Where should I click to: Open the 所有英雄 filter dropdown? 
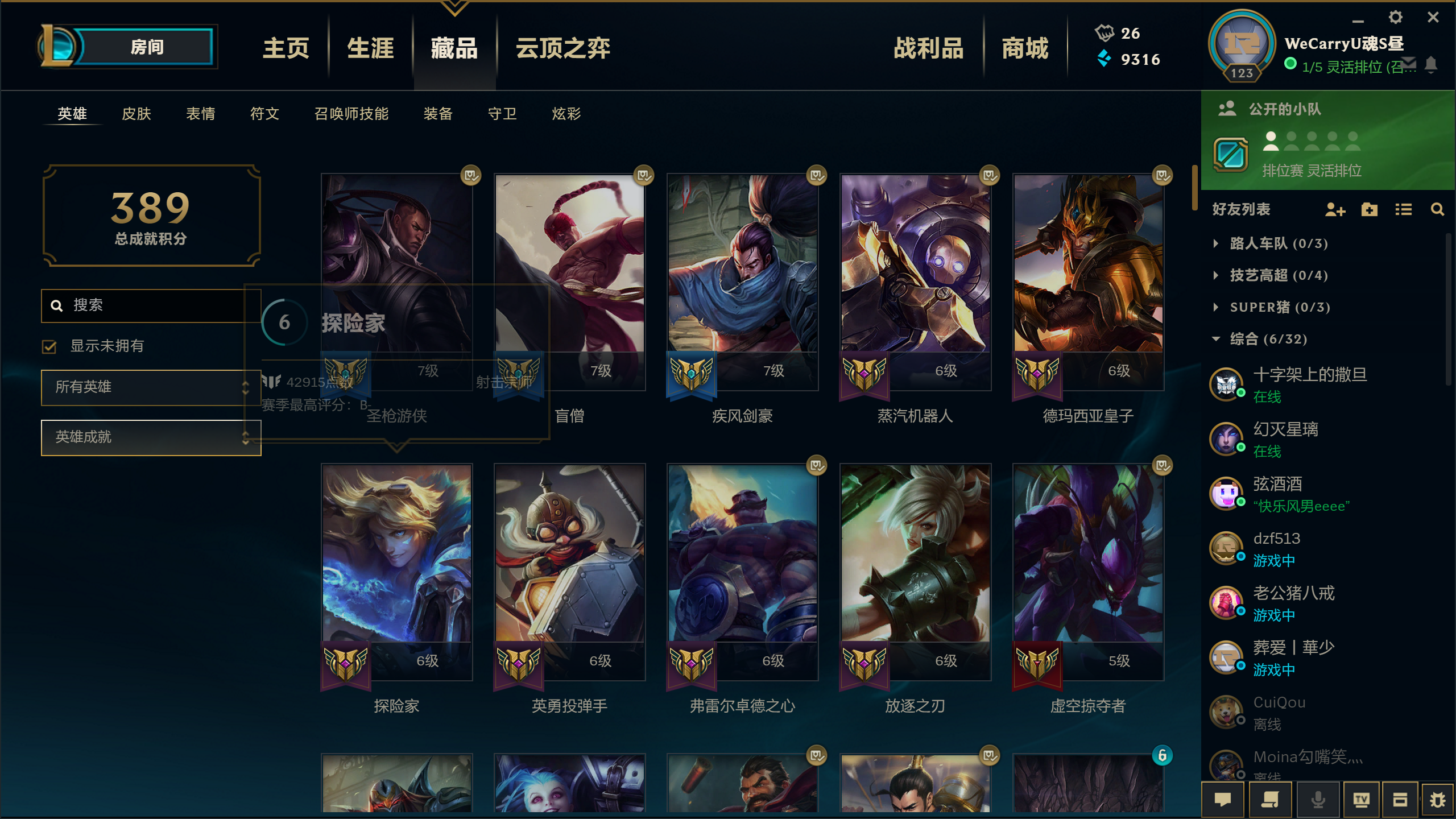(150, 387)
